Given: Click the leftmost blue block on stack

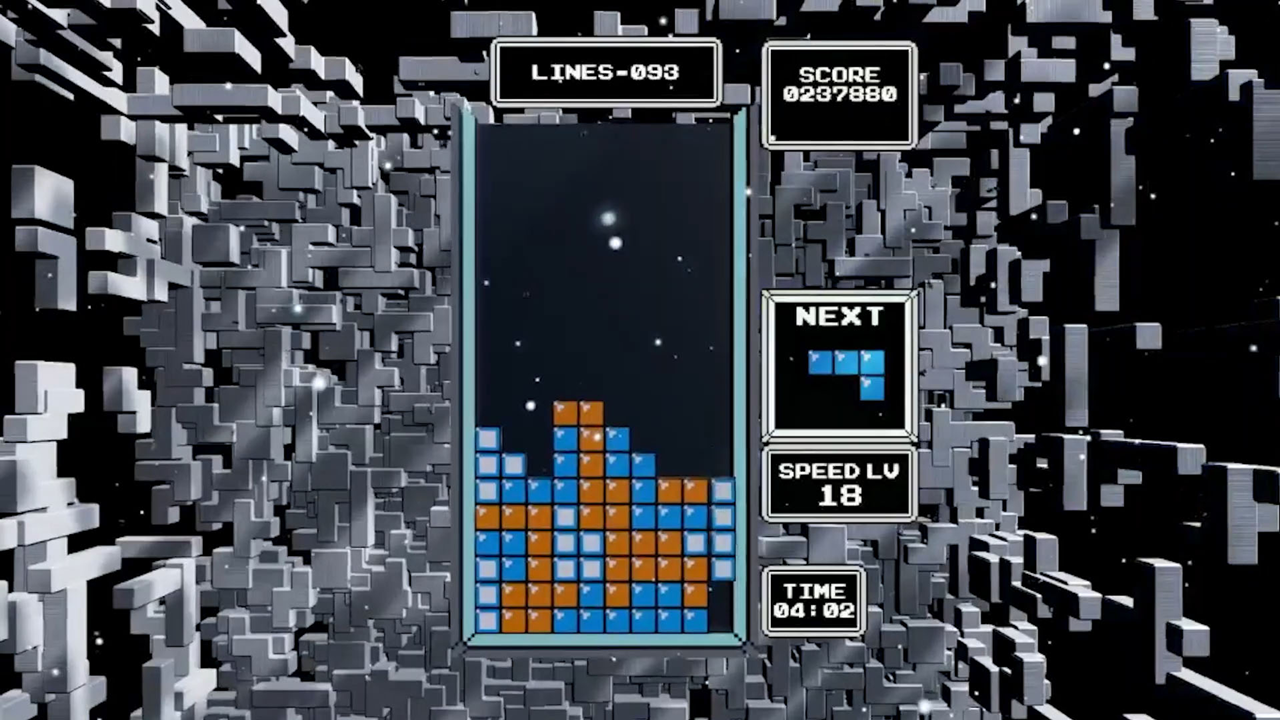Looking at the screenshot, I should click(489, 440).
